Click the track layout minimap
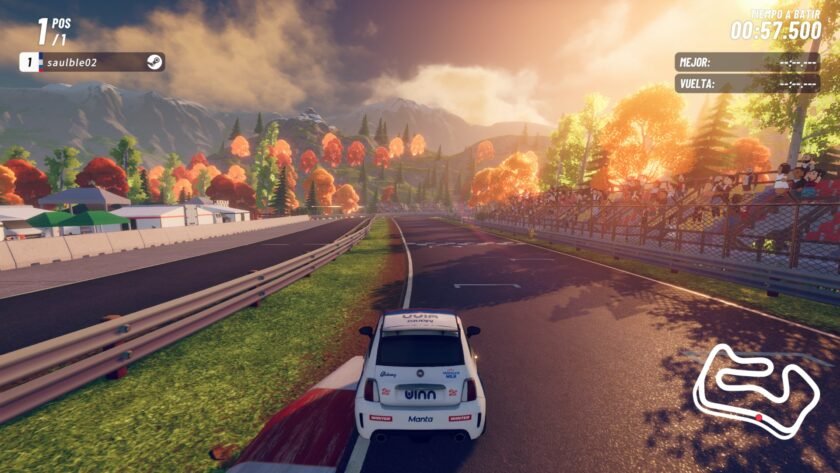This screenshot has height=473, width=840. point(755,389)
